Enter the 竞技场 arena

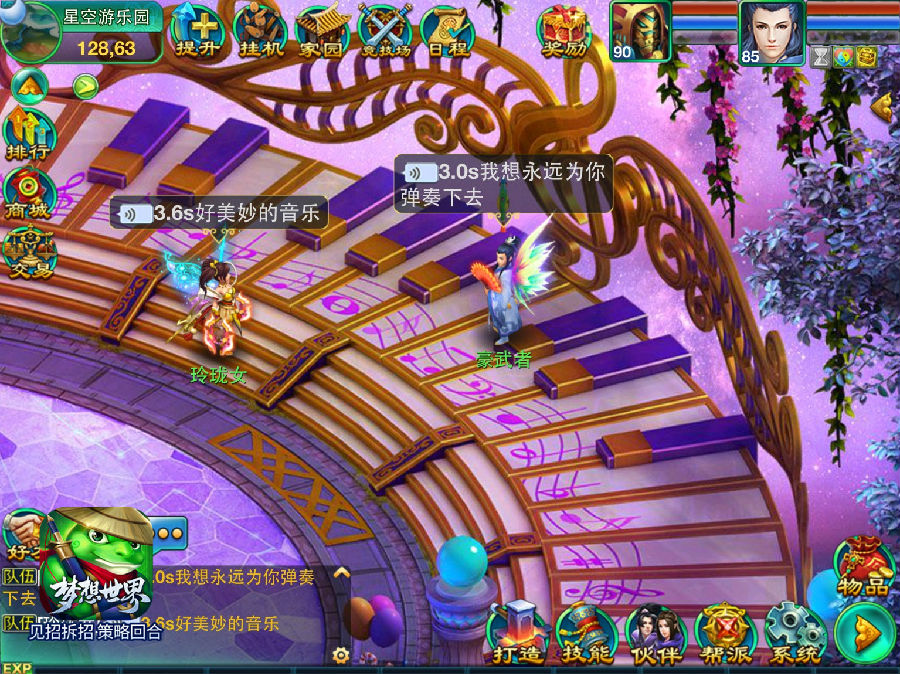click(x=383, y=30)
